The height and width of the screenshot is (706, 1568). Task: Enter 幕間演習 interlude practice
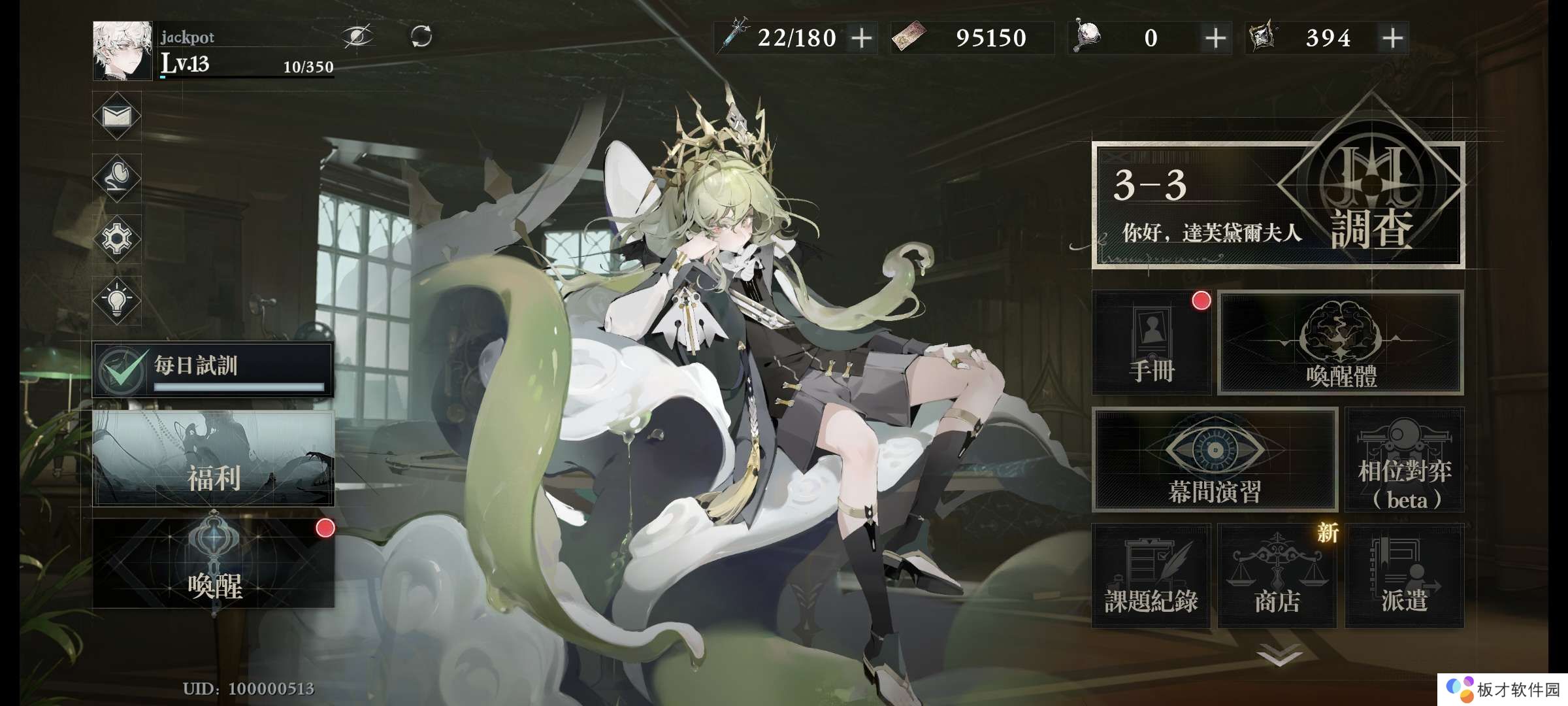coord(1215,460)
